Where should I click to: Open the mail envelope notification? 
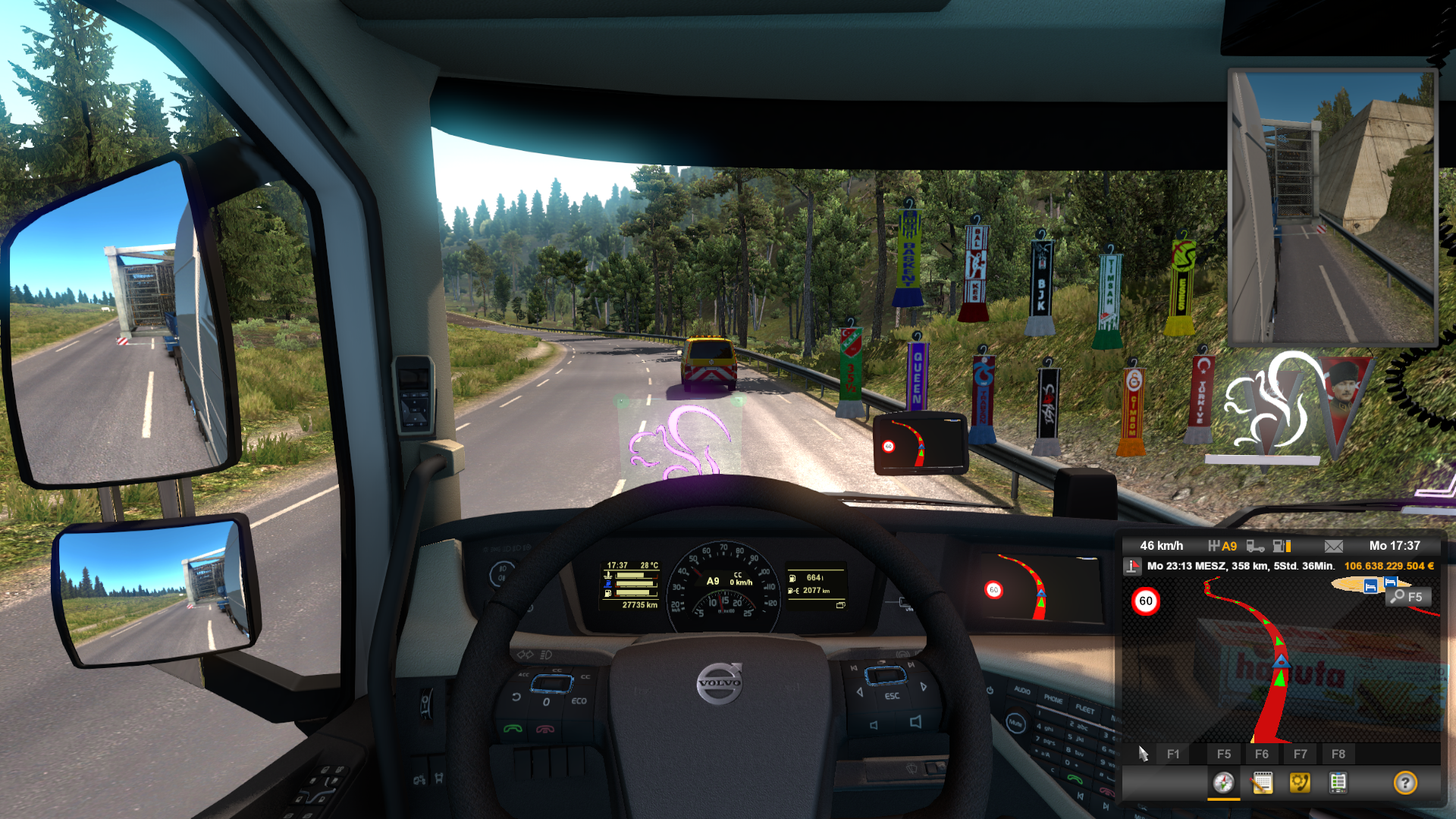[1334, 546]
